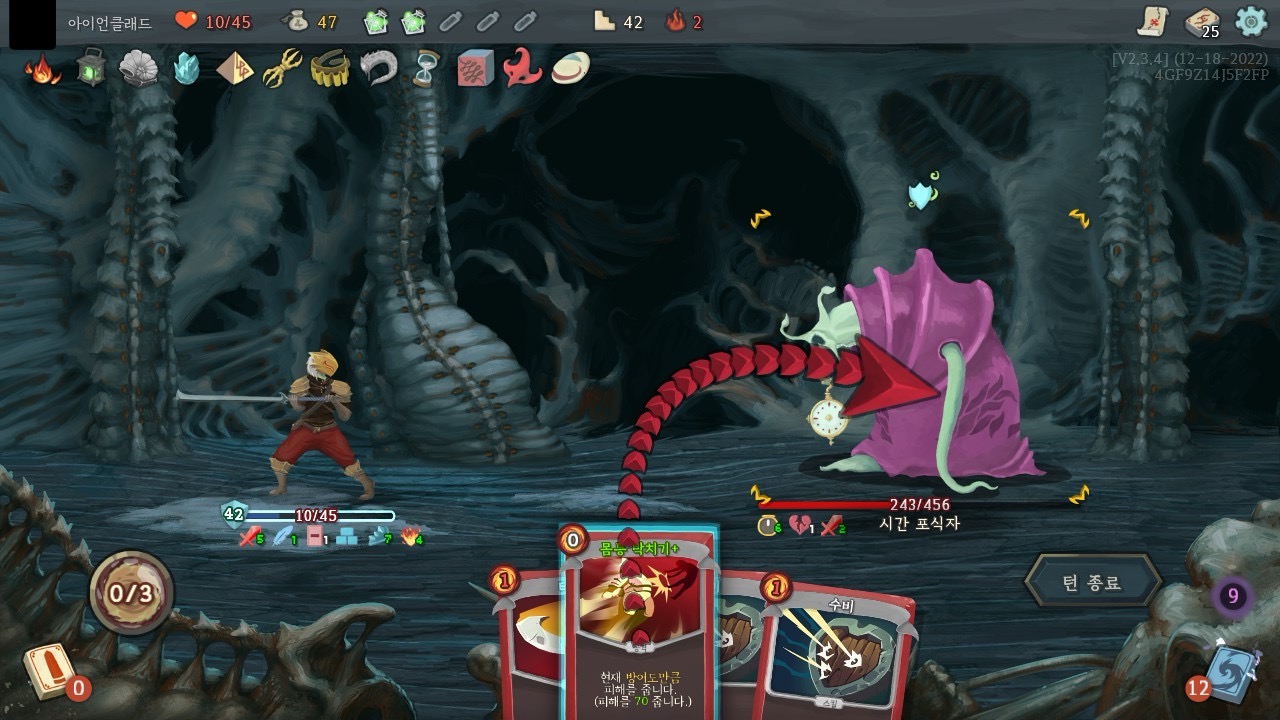Screen dimensions: 1280x720
Task: Check the Mercury Hourglass relic
Action: click(426, 68)
